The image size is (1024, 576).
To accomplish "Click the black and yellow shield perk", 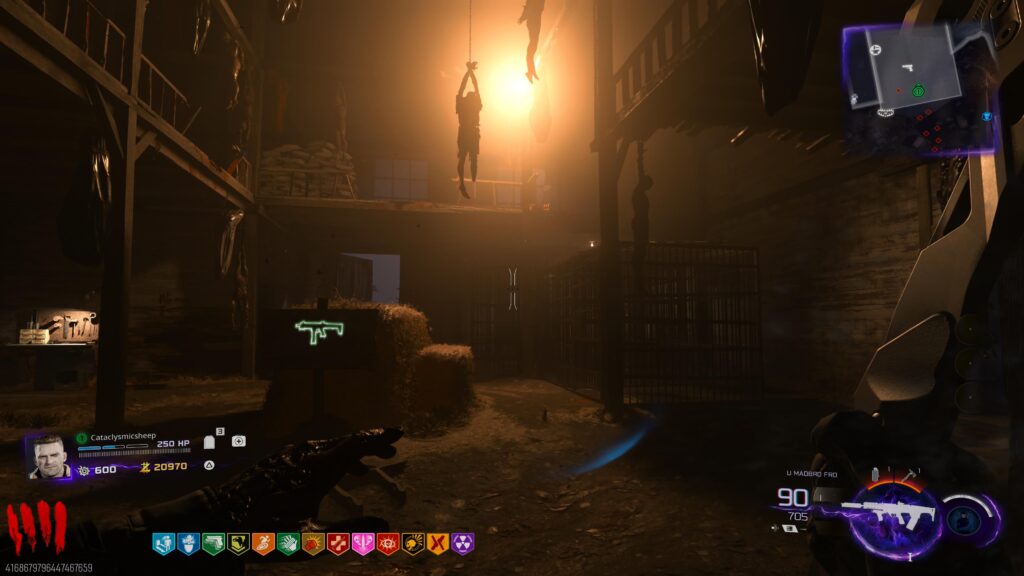I will 238,543.
